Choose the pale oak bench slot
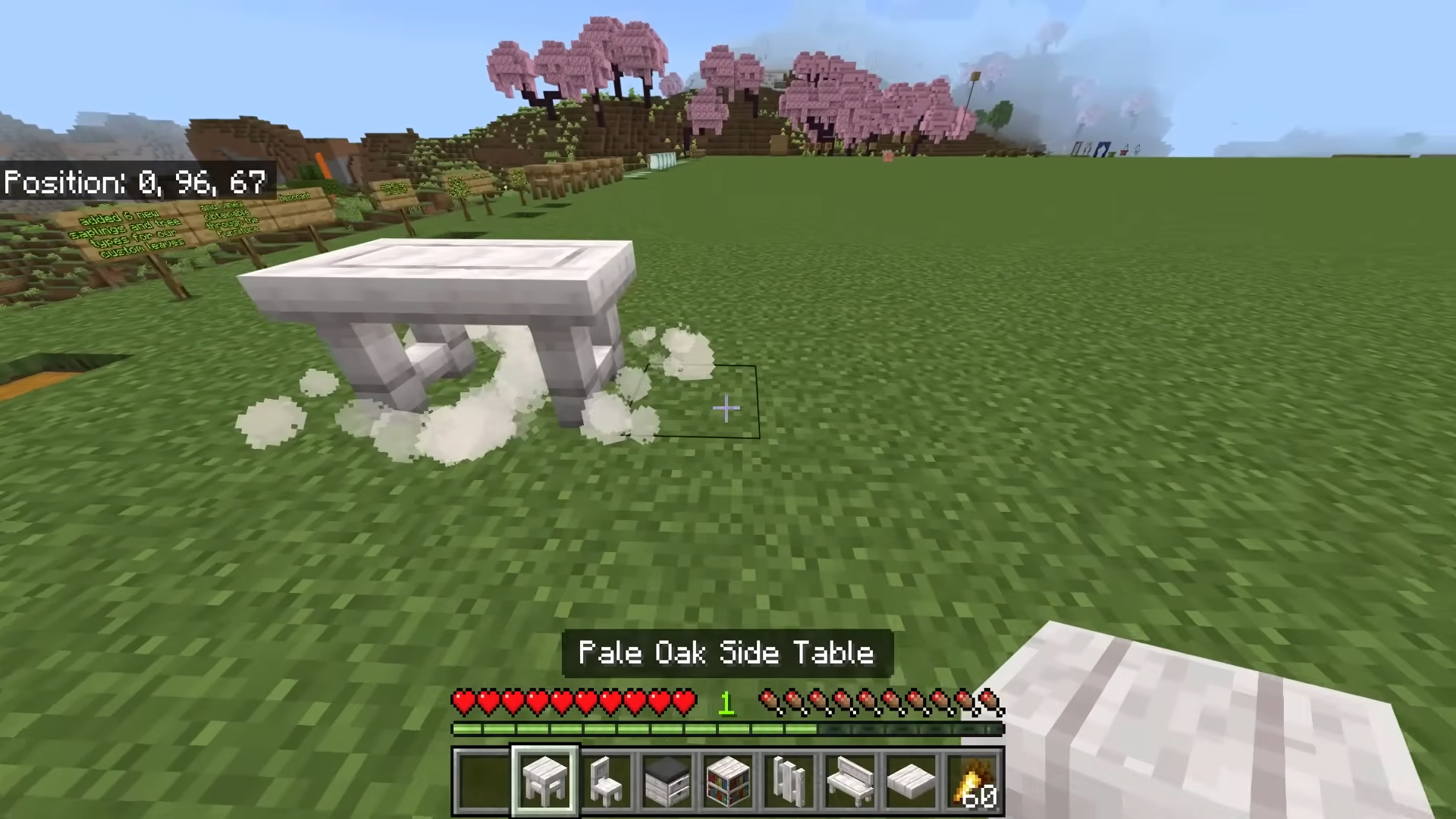The height and width of the screenshot is (819, 1456). (850, 780)
